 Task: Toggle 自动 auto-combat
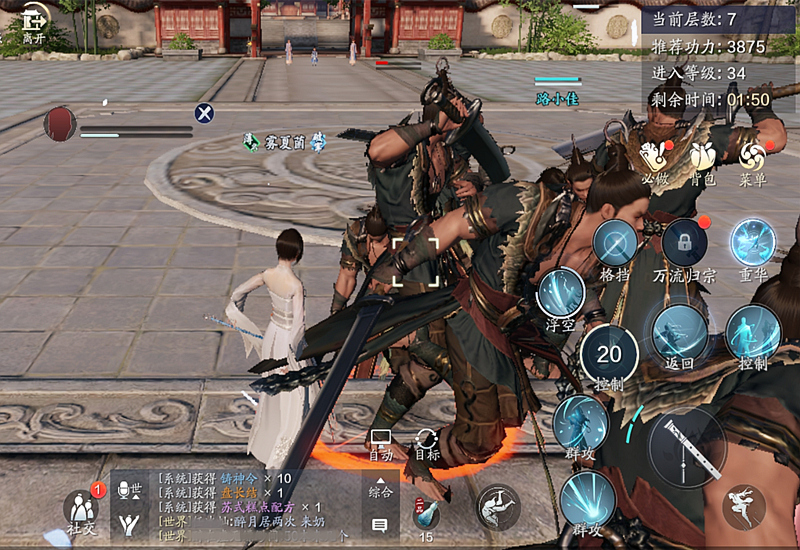tap(380, 444)
